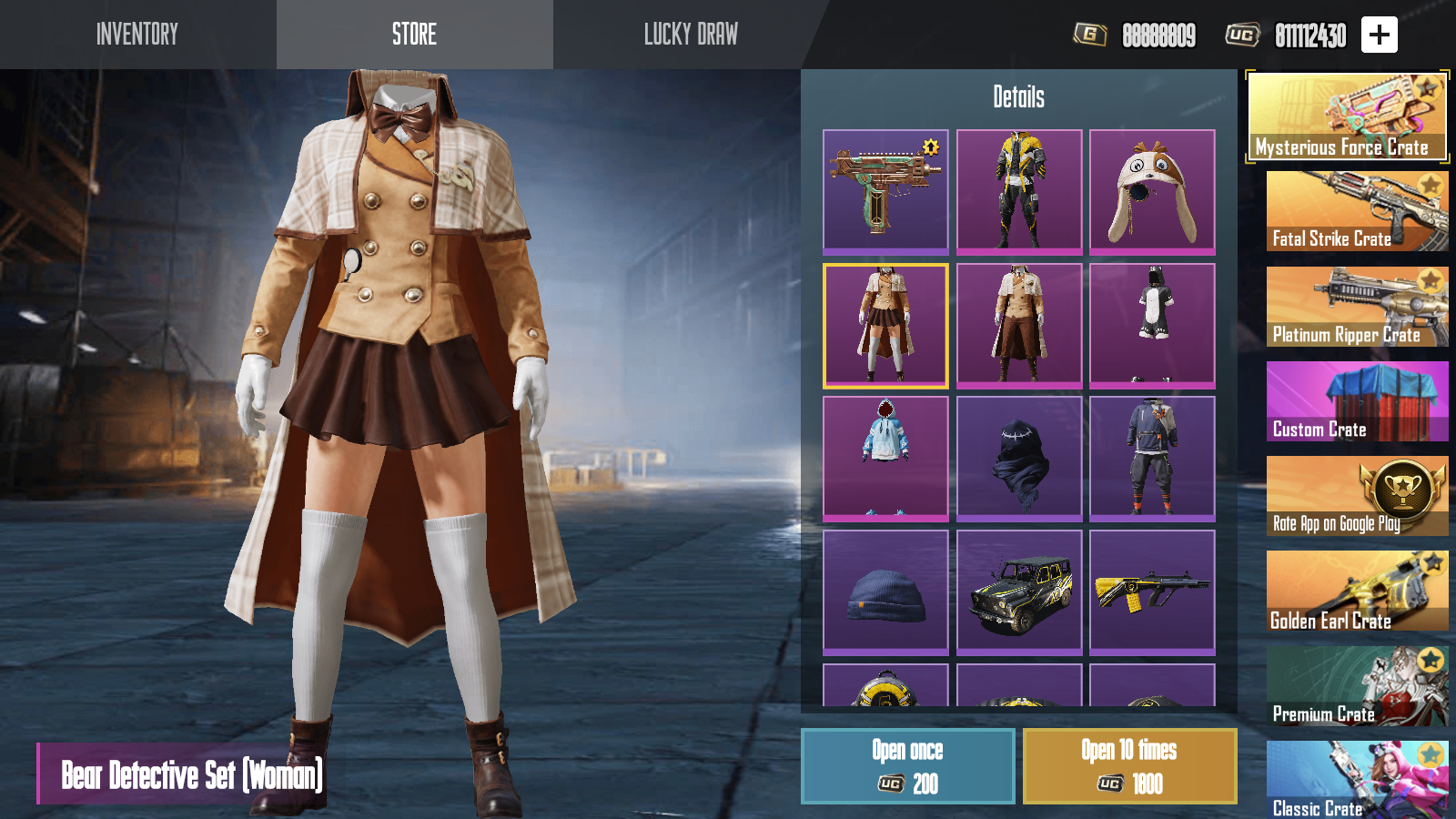Click Rate App on Google Play

(1357, 496)
